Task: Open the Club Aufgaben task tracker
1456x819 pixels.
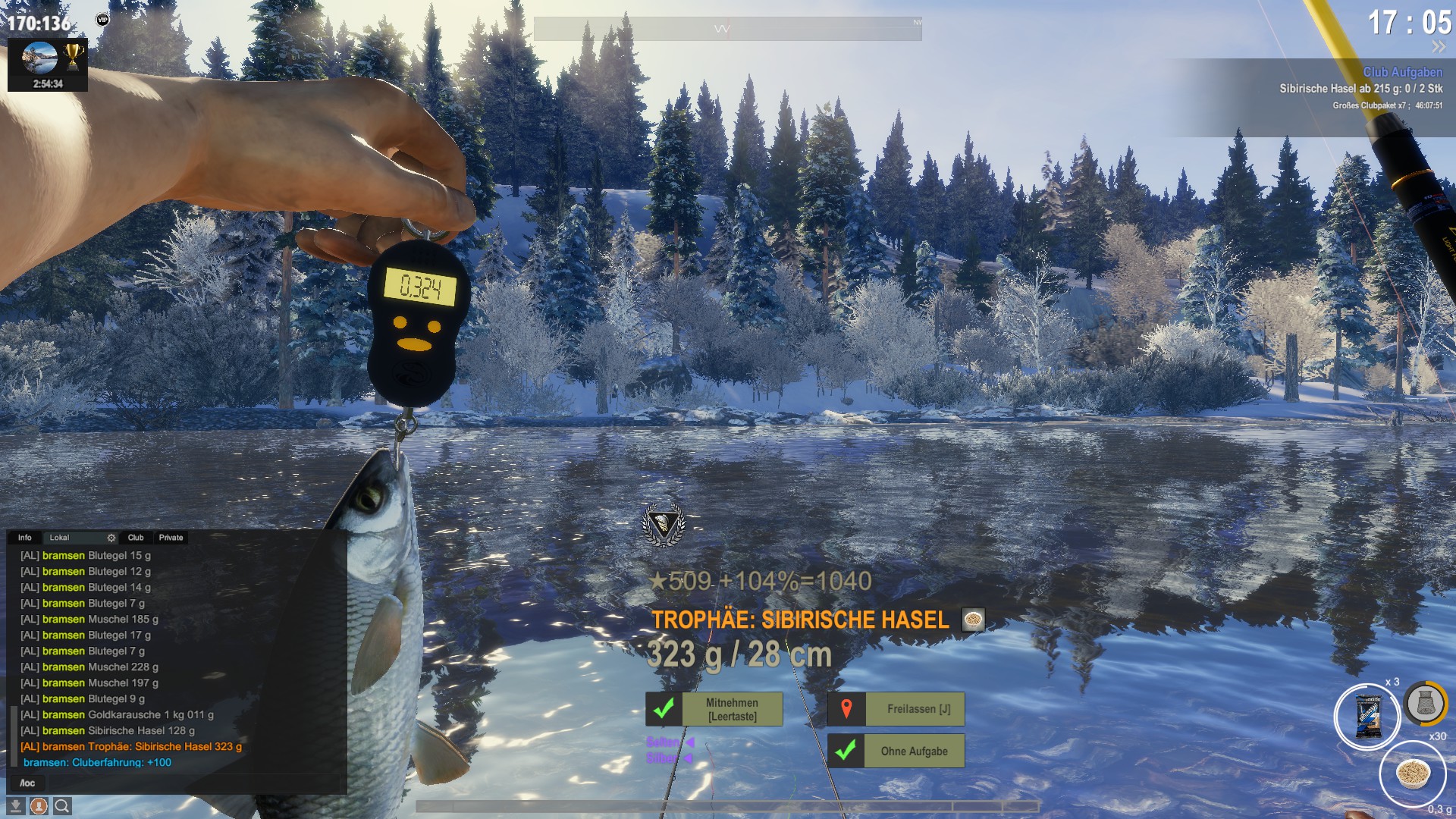Action: point(1402,72)
